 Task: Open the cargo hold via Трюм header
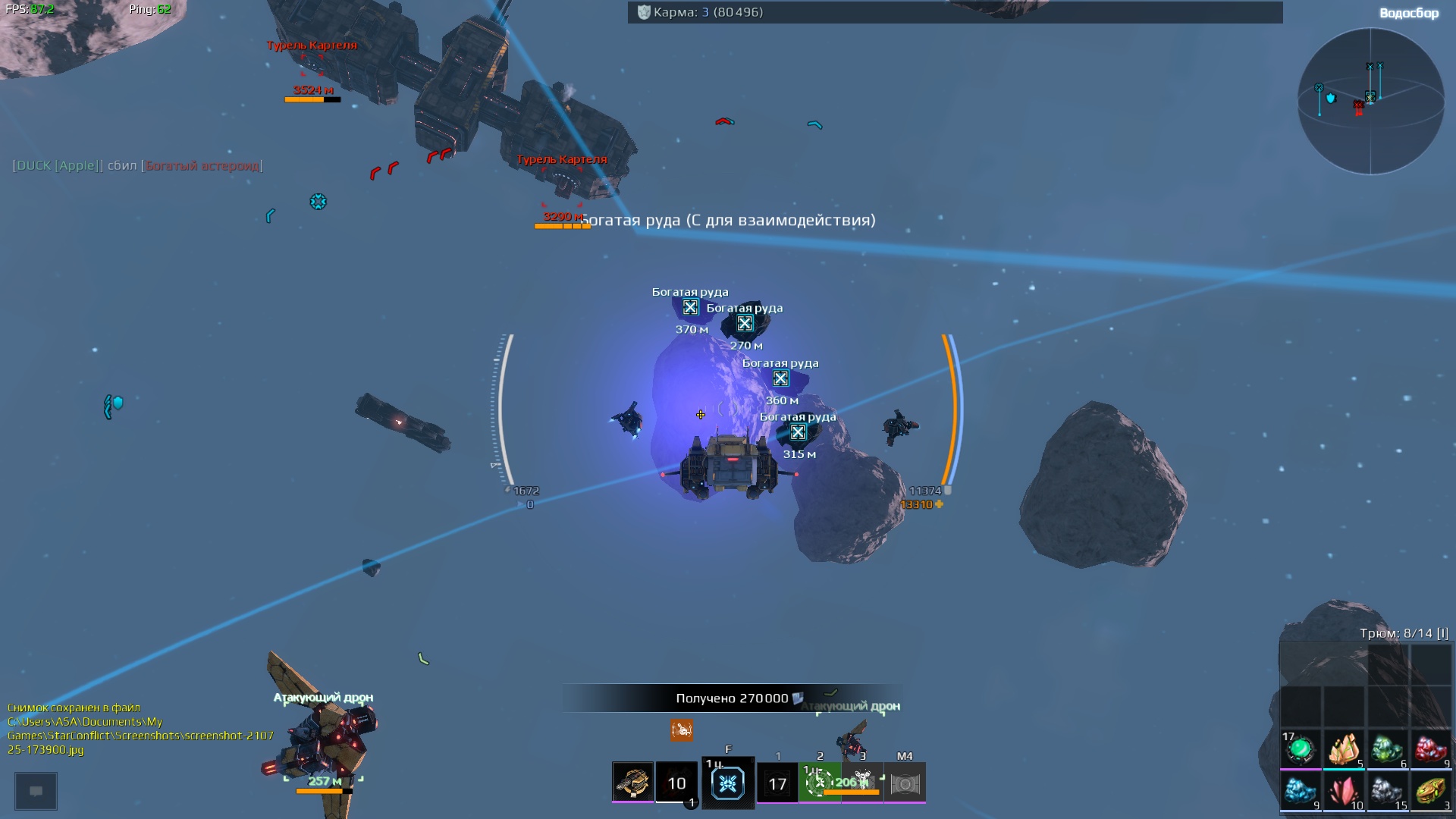(1404, 633)
